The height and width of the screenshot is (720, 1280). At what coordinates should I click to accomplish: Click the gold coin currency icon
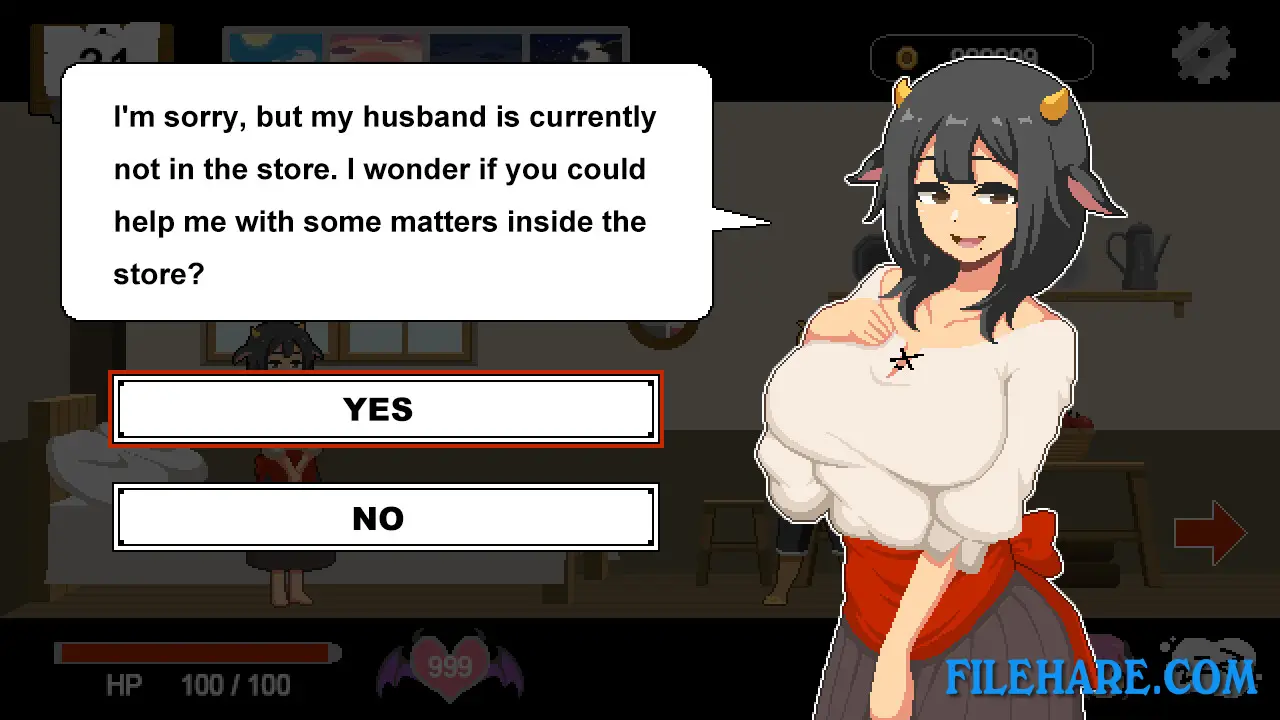tap(906, 57)
